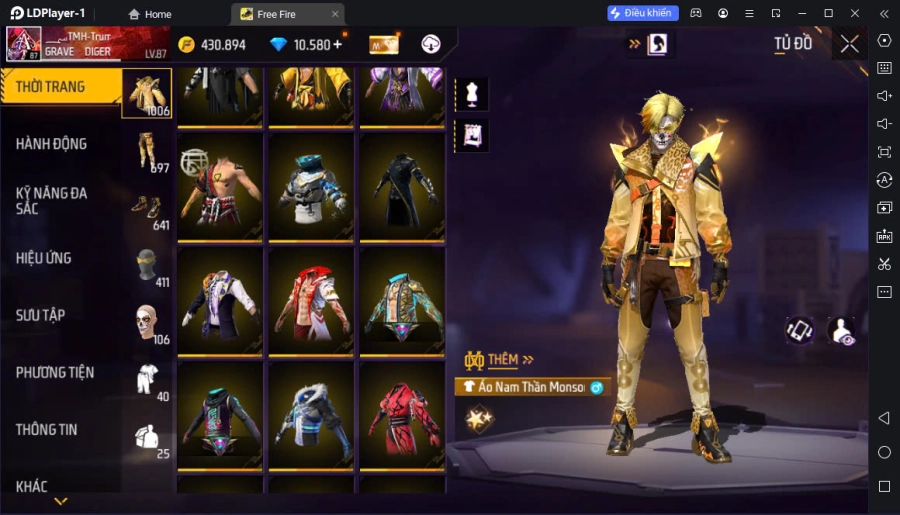Select the red hooded robe outfit
The height and width of the screenshot is (515, 900).
401,413
